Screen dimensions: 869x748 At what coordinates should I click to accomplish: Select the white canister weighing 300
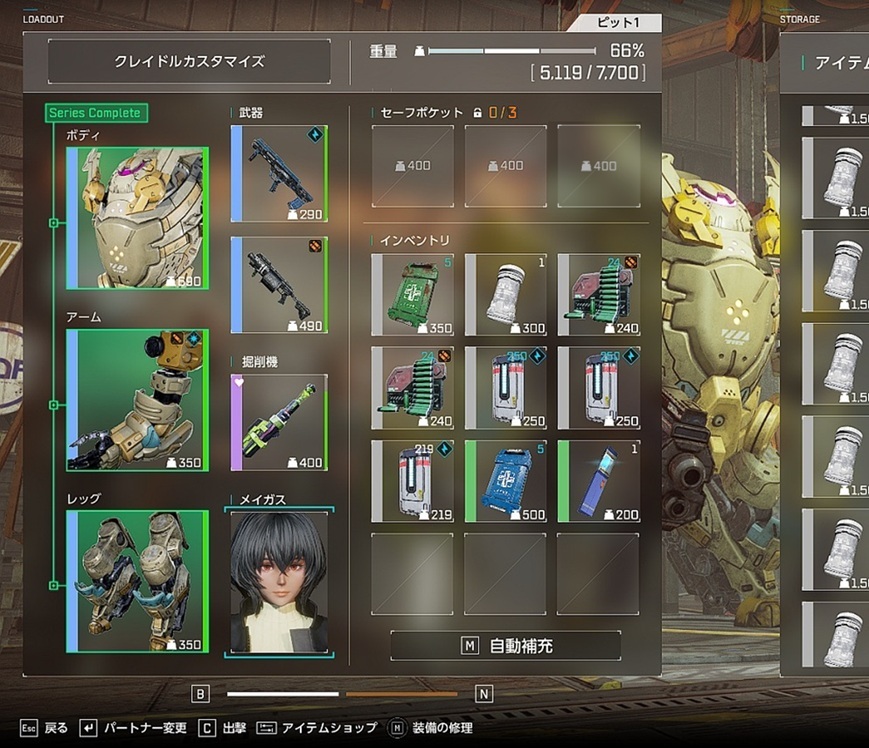(x=505, y=294)
